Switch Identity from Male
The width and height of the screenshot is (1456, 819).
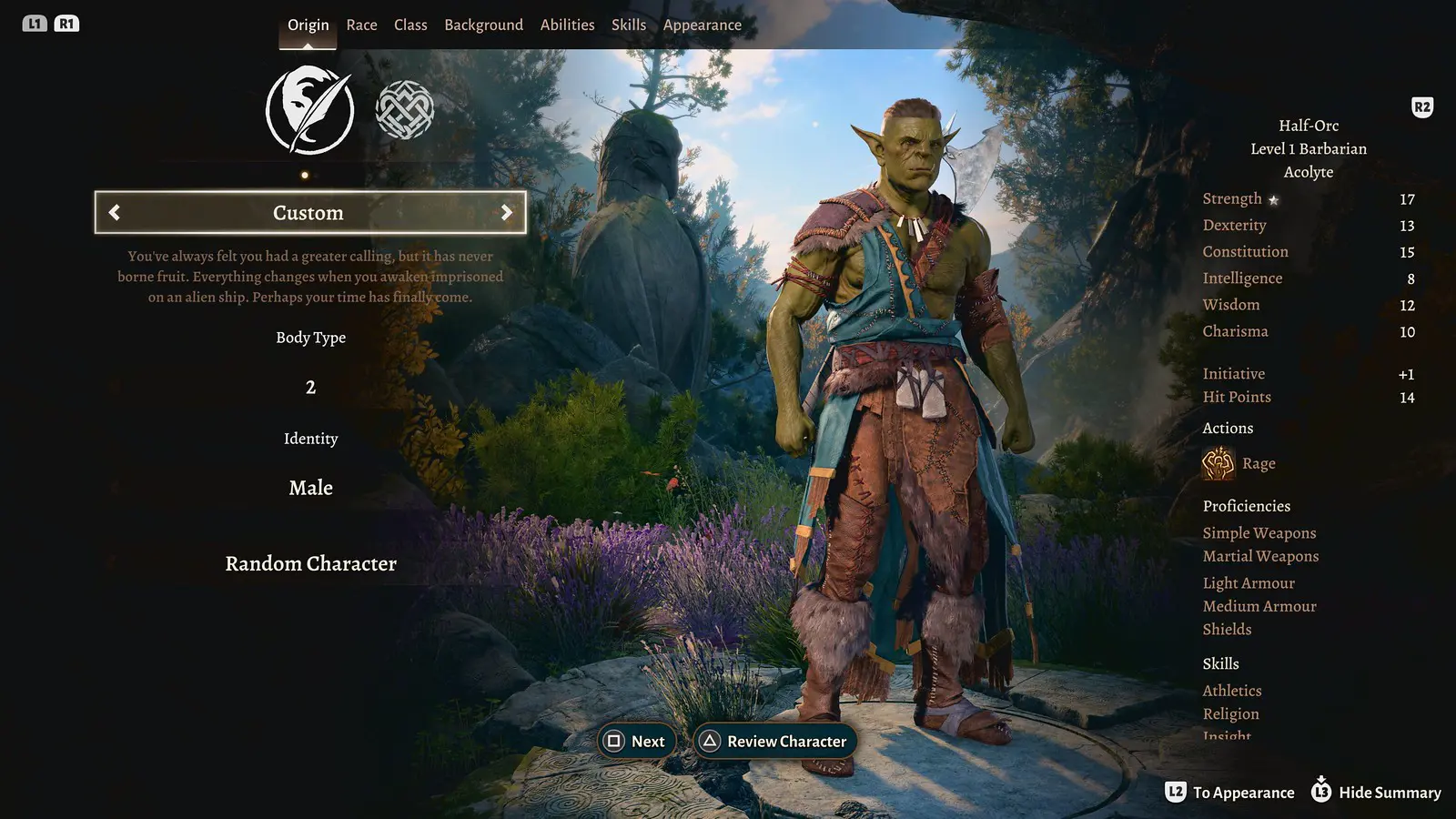click(x=310, y=488)
